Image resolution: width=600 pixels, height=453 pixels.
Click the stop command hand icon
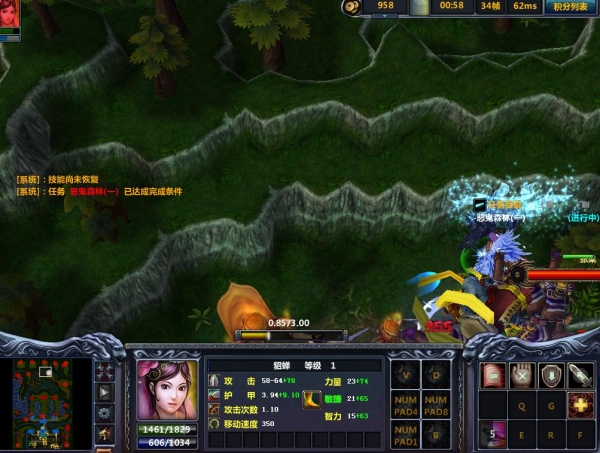point(522,375)
